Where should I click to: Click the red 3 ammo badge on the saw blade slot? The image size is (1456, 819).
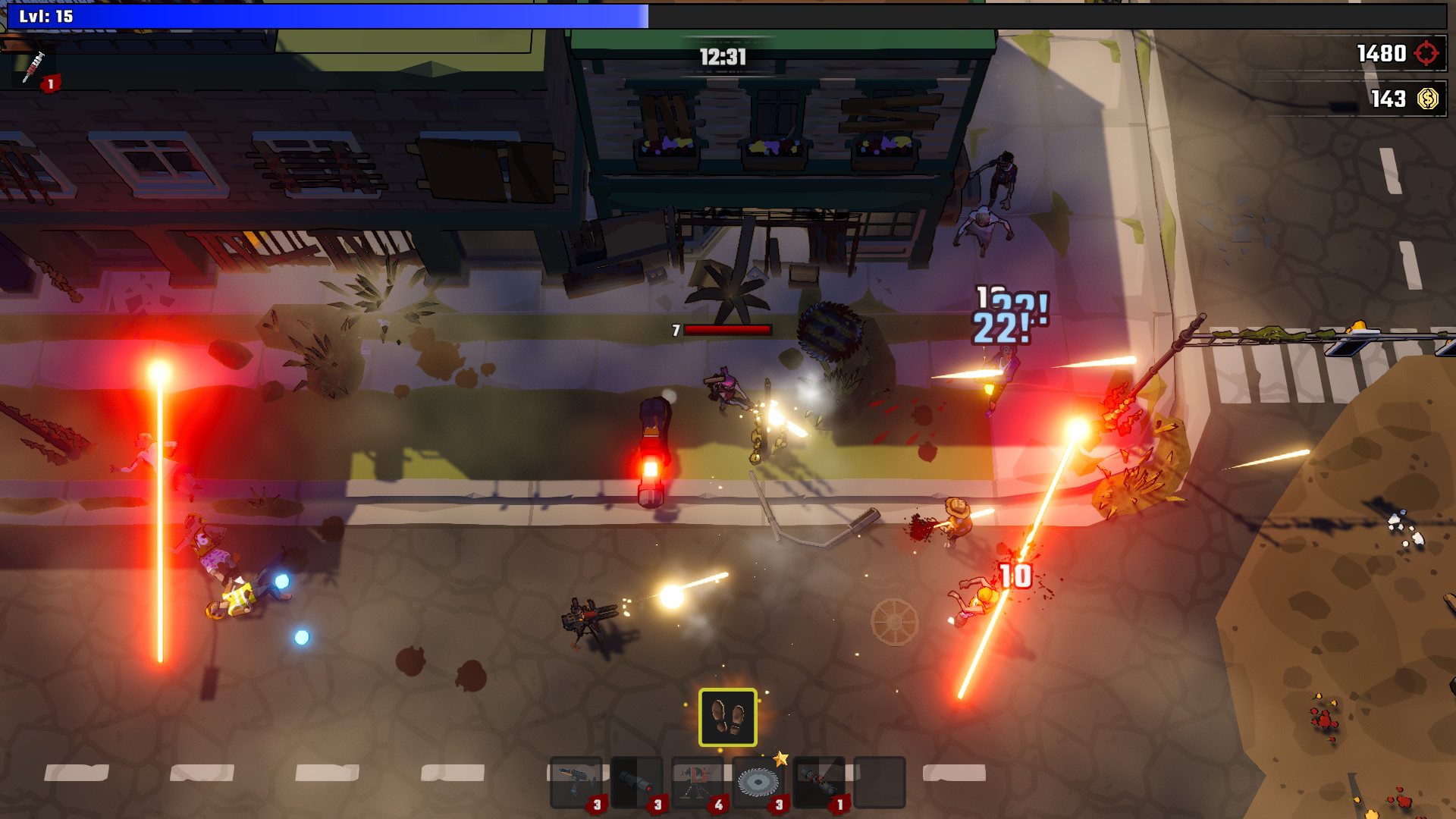pyautogui.click(x=778, y=805)
